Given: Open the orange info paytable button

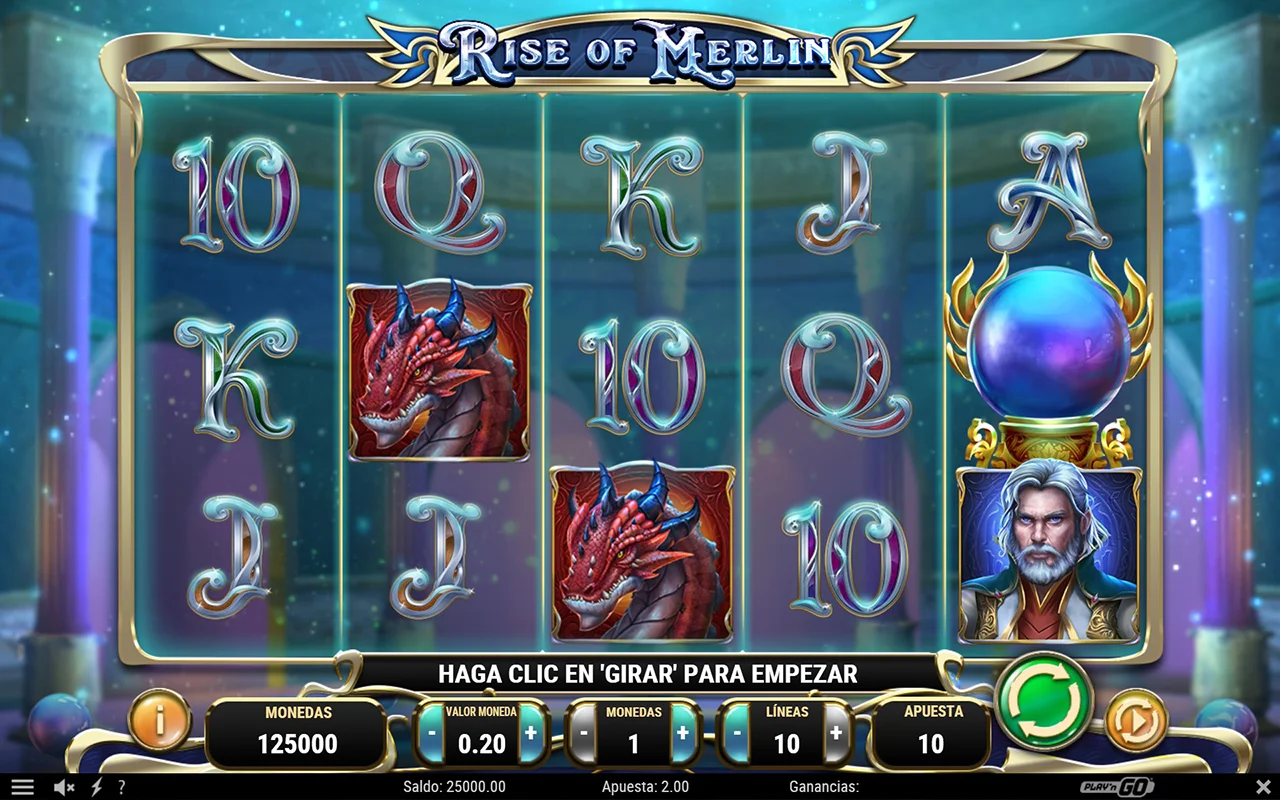Looking at the screenshot, I should coord(160,719).
